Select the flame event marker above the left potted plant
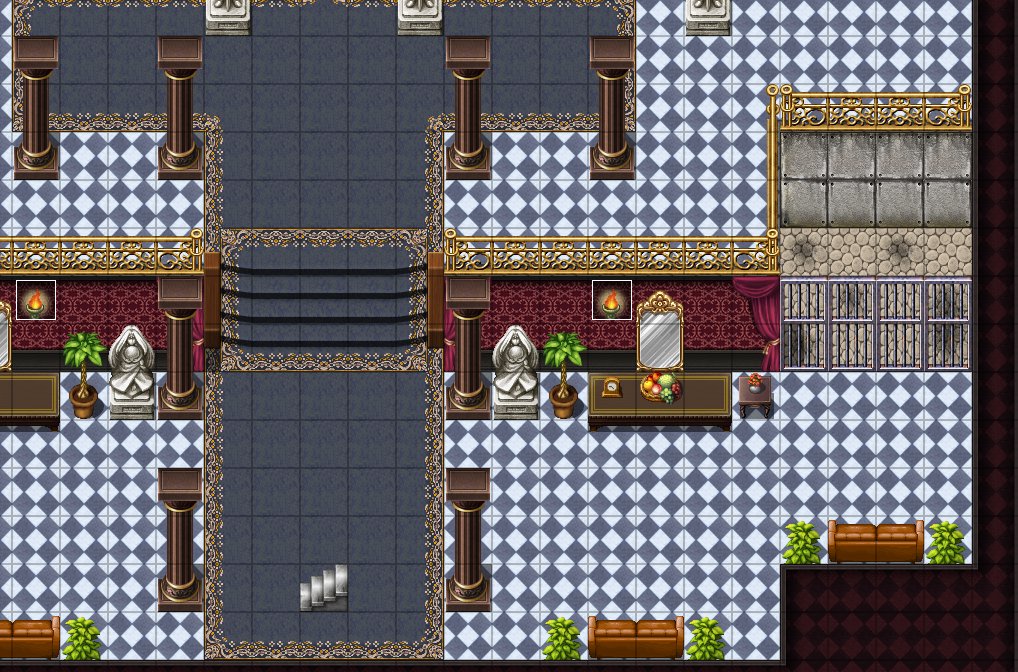This screenshot has width=1018, height=672. click(x=35, y=300)
